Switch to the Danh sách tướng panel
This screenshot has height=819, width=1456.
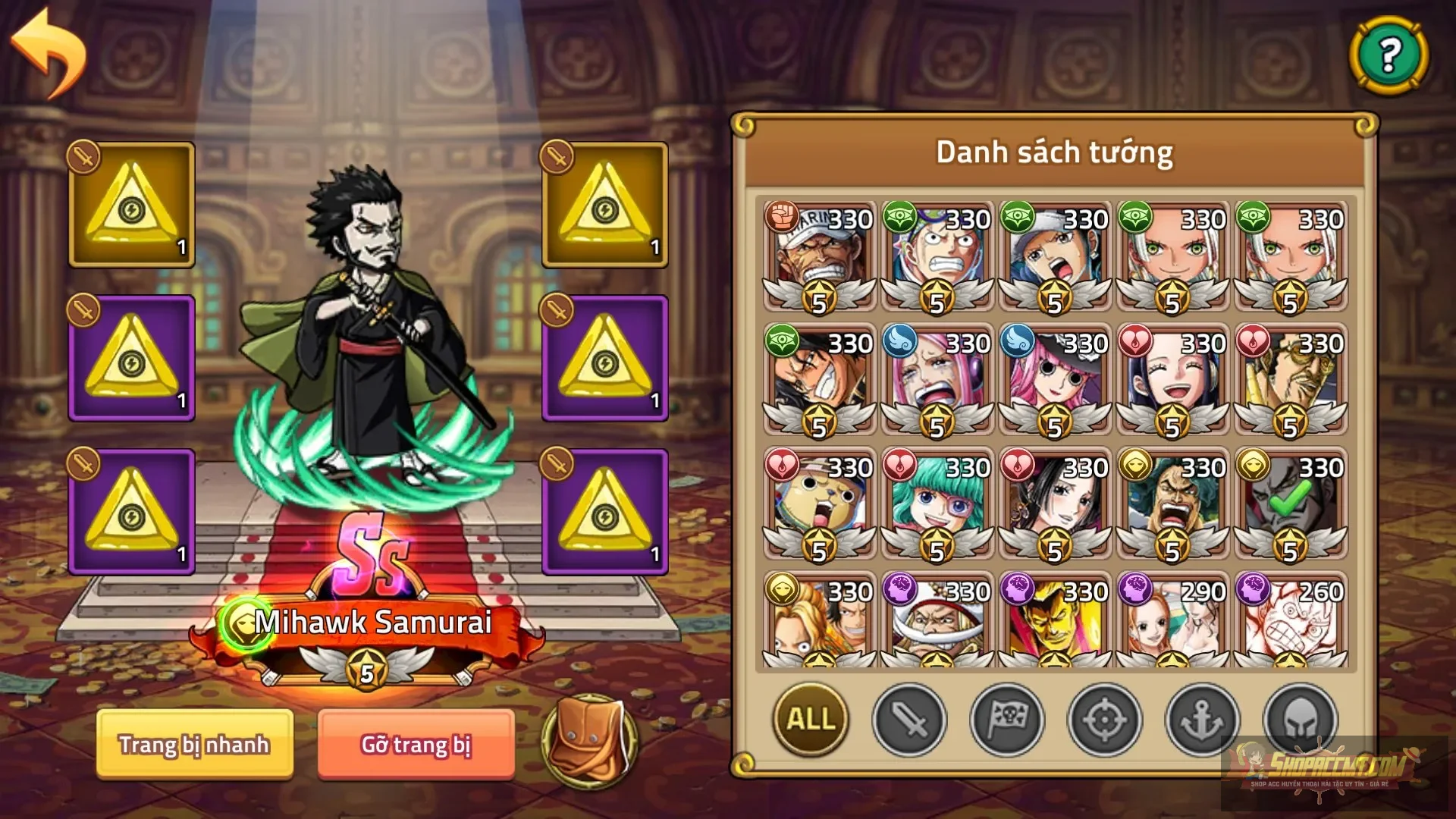point(1054,151)
